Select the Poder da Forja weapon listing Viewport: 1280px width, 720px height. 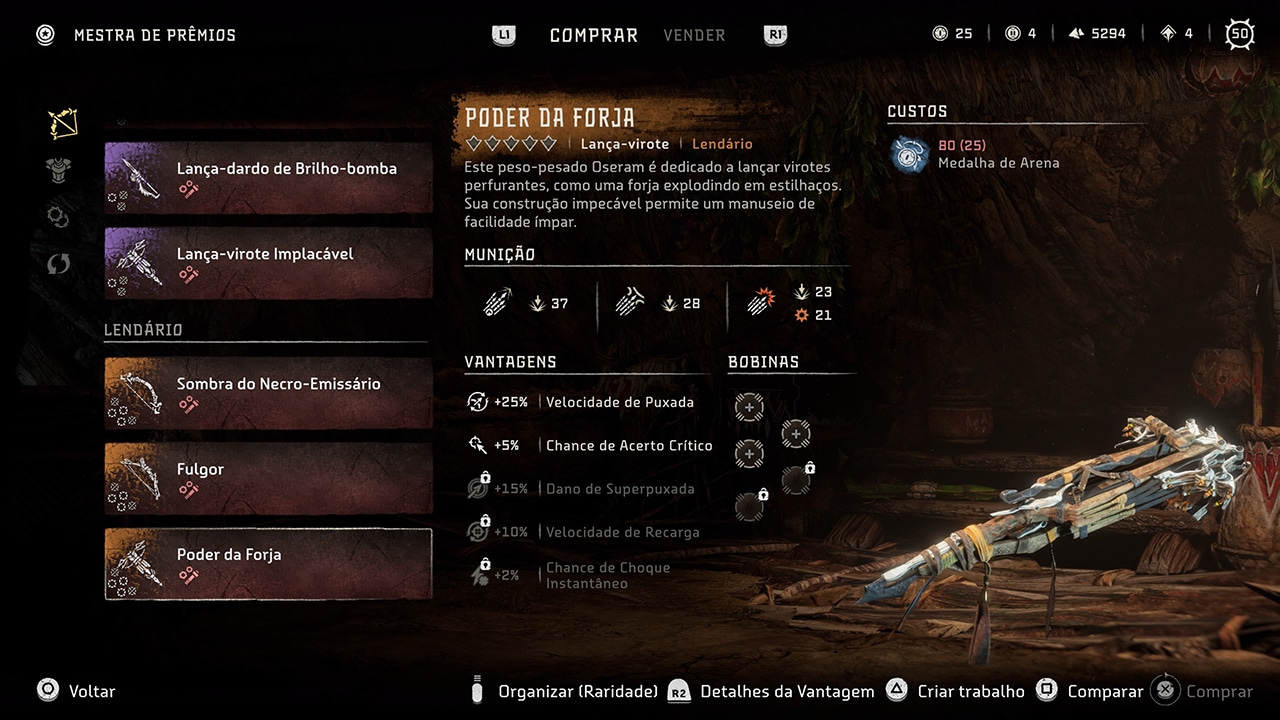coord(268,563)
